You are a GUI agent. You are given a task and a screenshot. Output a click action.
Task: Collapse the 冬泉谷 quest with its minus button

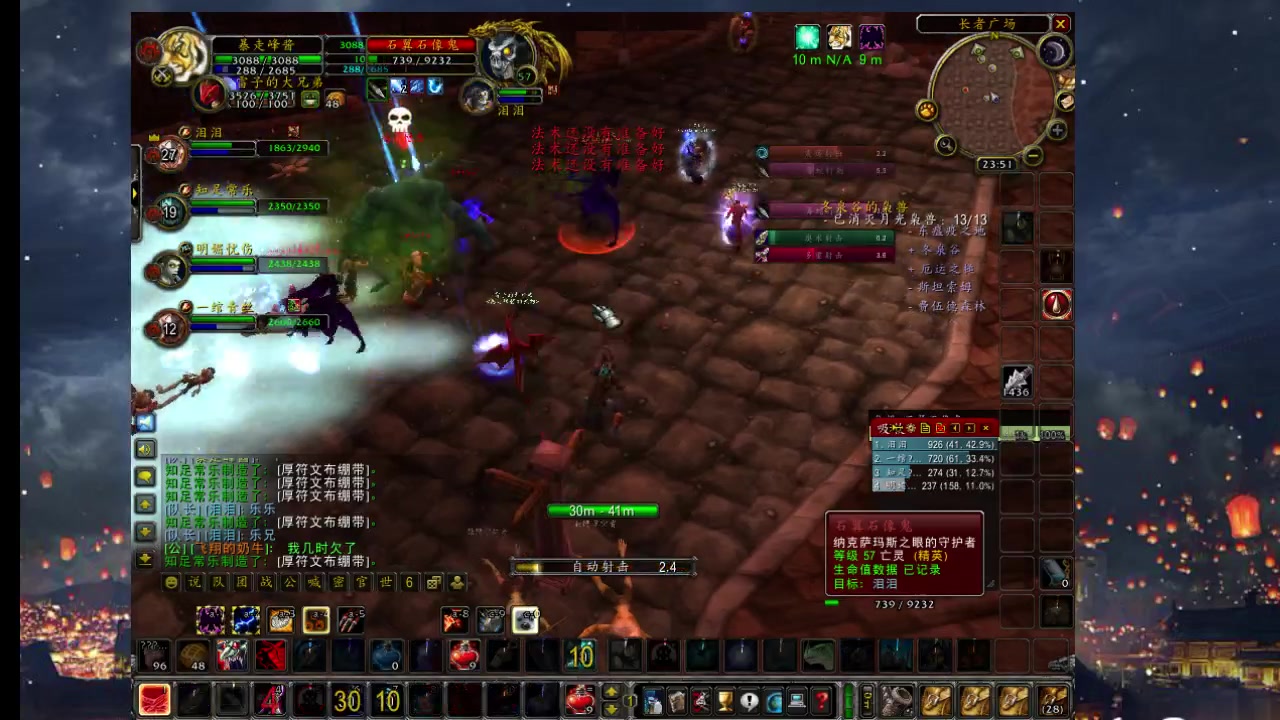[910, 250]
